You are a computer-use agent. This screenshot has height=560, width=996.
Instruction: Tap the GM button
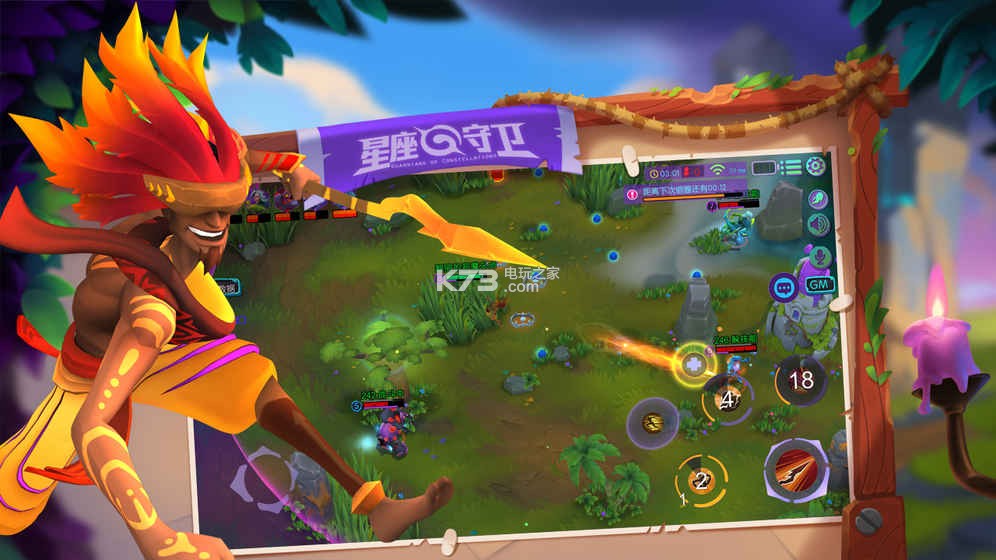(819, 285)
